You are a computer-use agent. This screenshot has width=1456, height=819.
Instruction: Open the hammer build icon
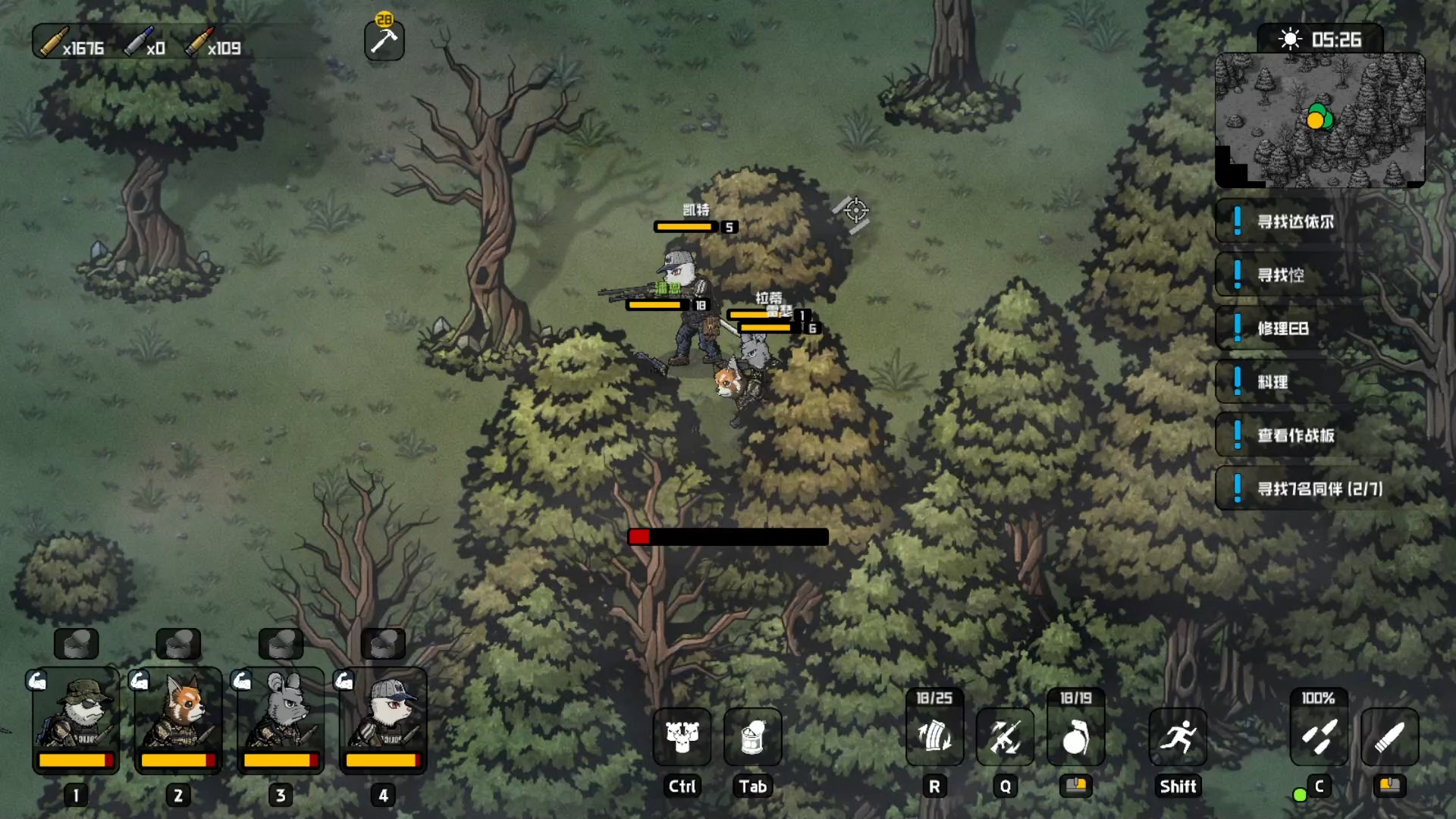pos(384,41)
